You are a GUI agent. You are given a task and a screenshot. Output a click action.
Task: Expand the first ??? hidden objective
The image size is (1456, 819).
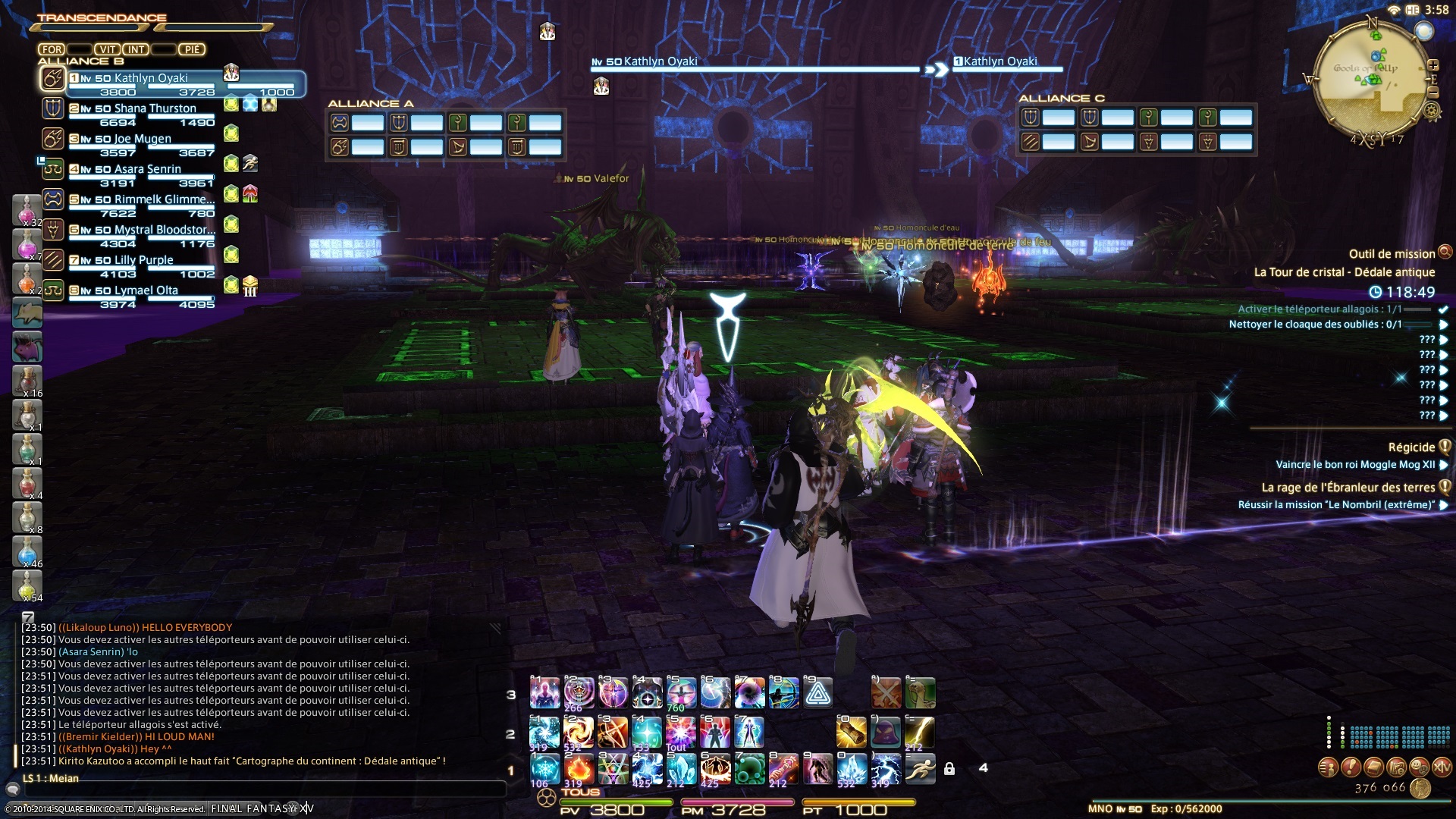pyautogui.click(x=1444, y=341)
